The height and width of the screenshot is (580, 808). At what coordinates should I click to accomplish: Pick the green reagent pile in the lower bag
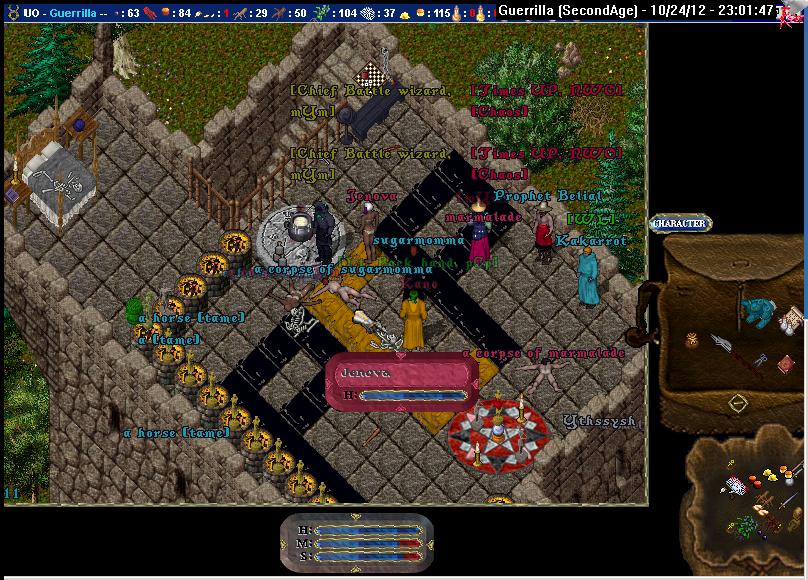(x=746, y=524)
